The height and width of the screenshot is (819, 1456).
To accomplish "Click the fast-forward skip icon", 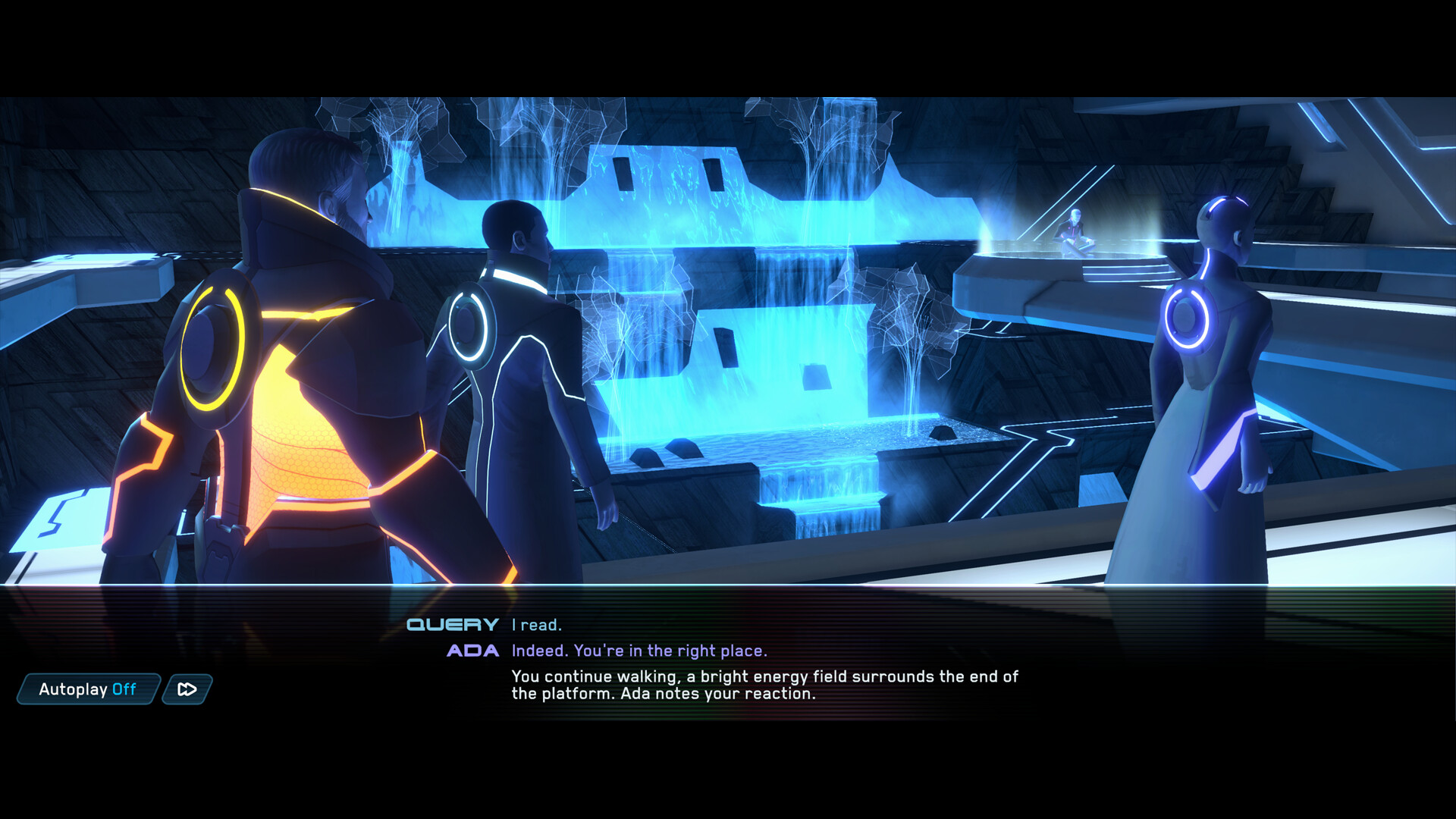I will (x=186, y=689).
